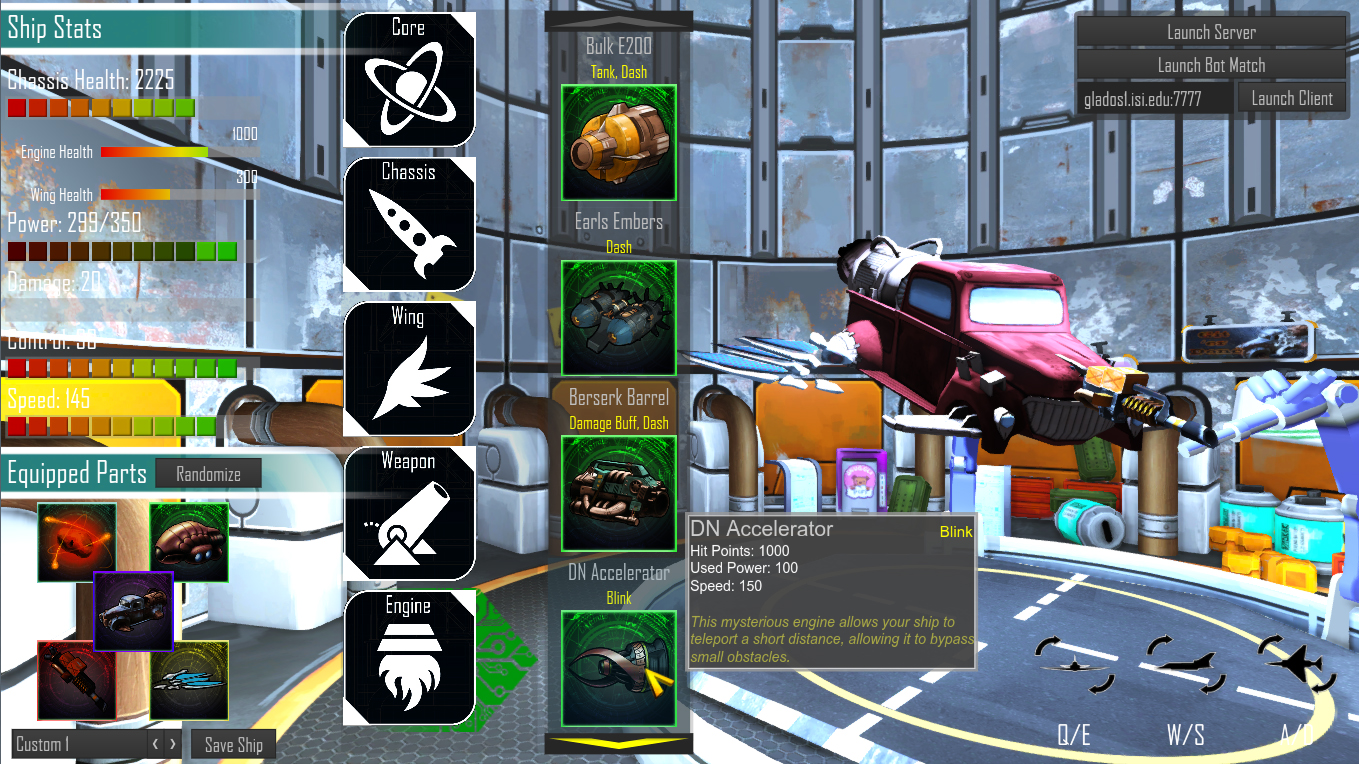Viewport: 1359px width, 764px height.
Task: Open the Chassis part category
Action: 409,223
